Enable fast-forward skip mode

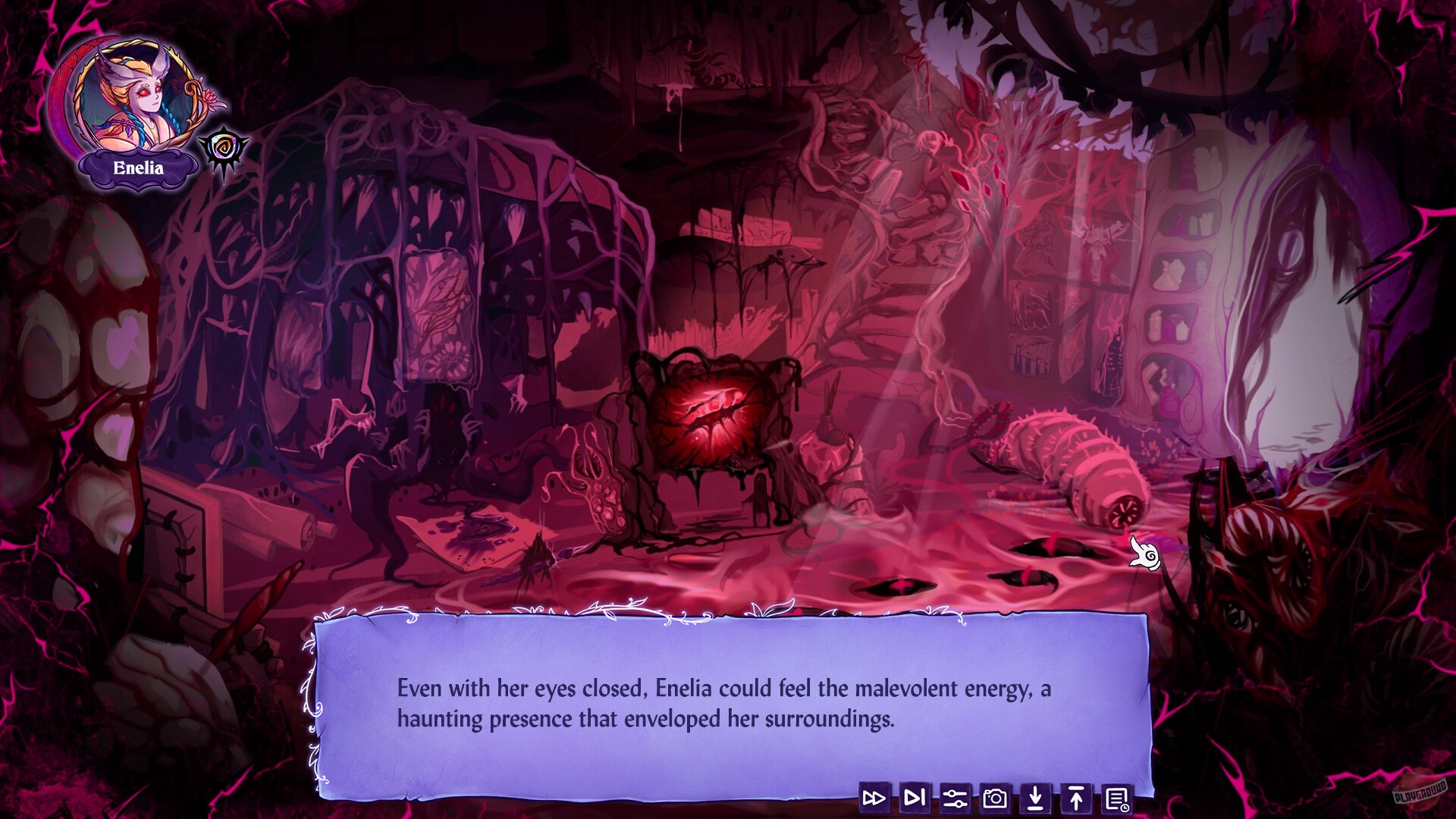[874, 799]
